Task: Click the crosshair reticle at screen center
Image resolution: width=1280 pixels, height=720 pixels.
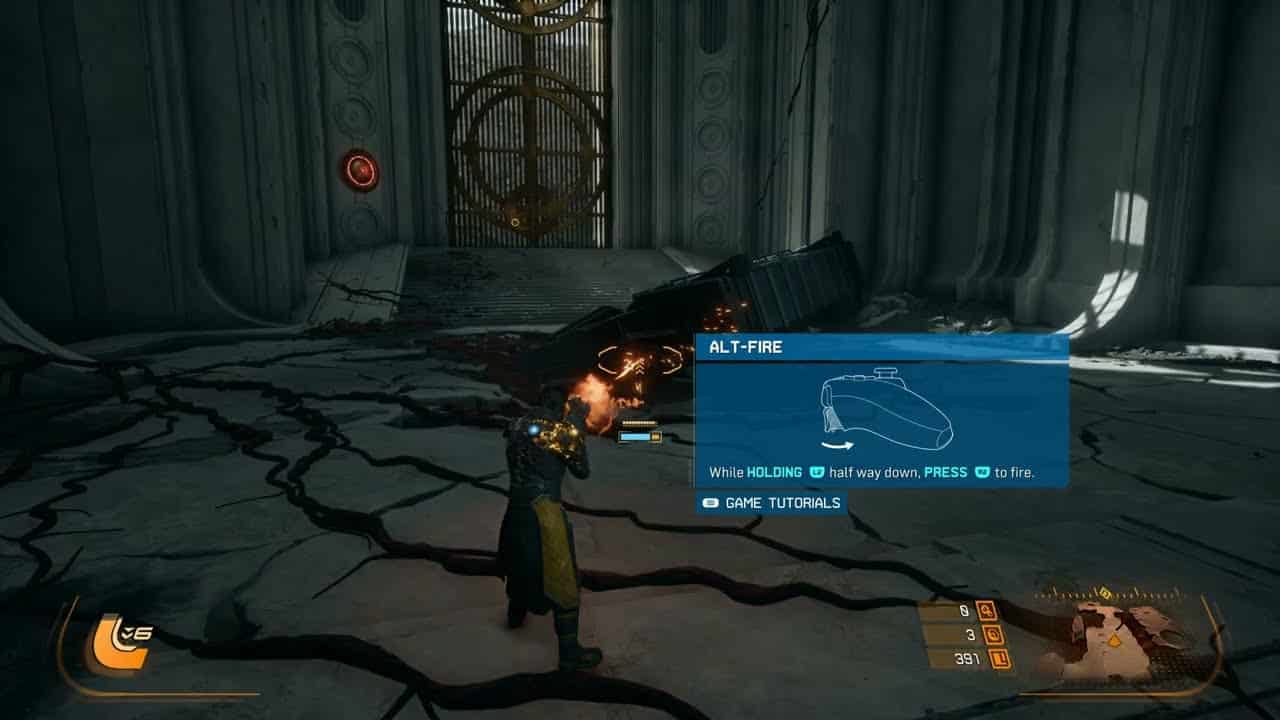Action: [x=637, y=361]
